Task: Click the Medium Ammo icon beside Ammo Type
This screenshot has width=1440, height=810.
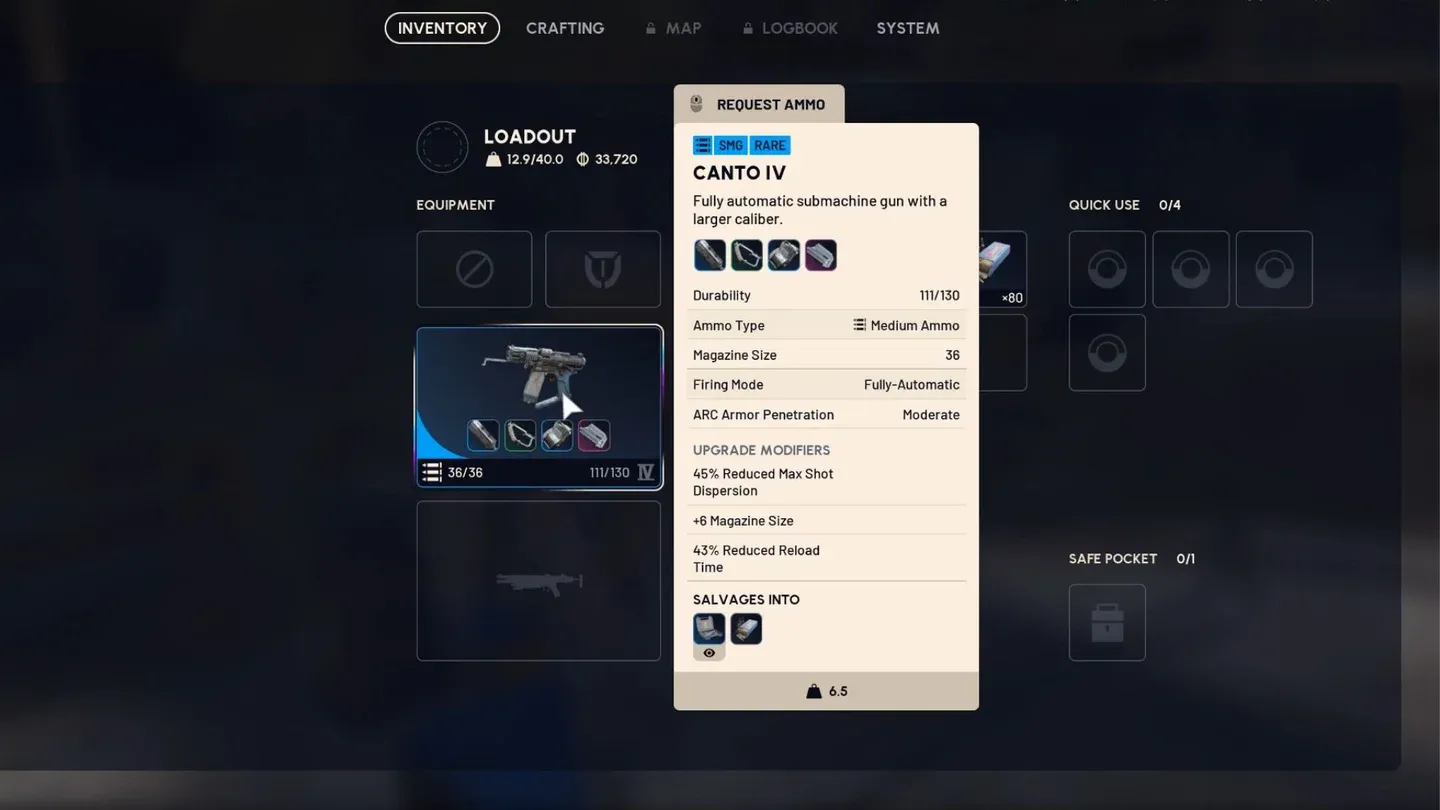Action: [859, 325]
